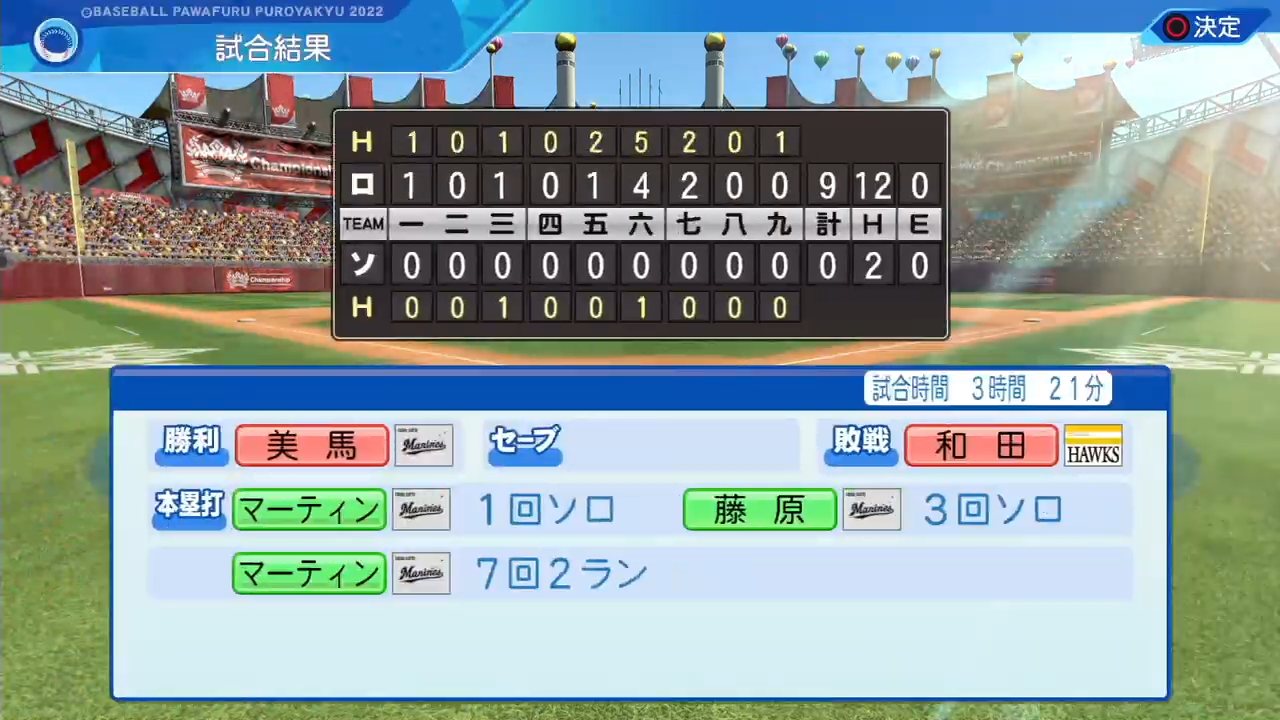1280x720 pixels.
Task: Click the 試合結果 header banner
Action: pyautogui.click(x=272, y=47)
